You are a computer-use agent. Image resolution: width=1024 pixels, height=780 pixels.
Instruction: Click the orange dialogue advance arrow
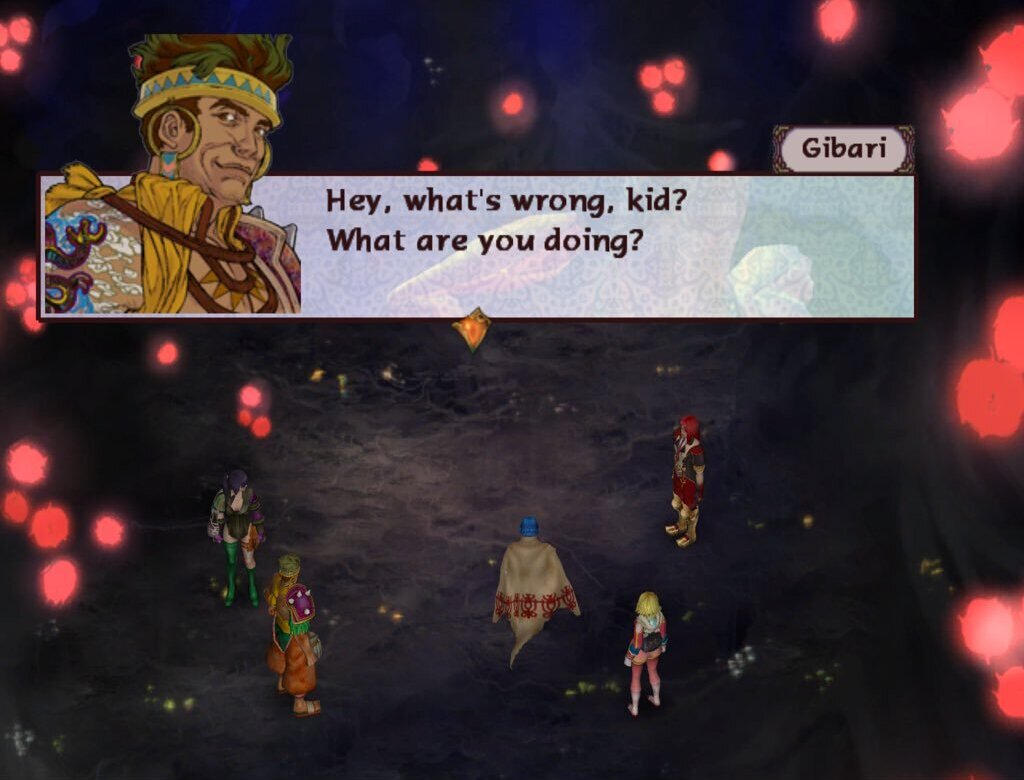click(x=471, y=329)
